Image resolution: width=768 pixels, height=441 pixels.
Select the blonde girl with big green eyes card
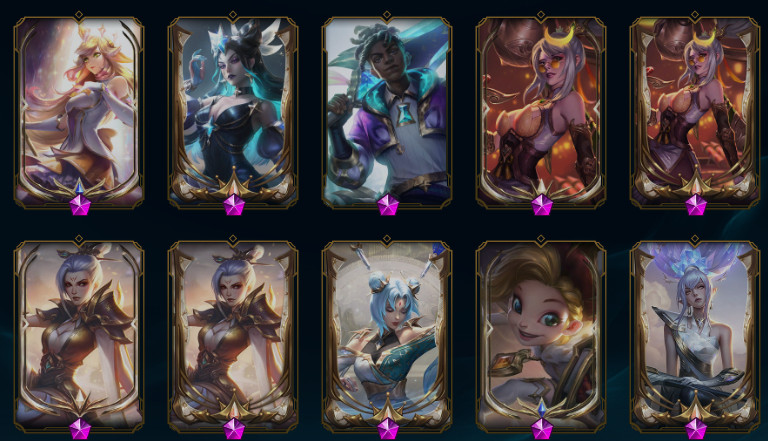pyautogui.click(x=541, y=335)
